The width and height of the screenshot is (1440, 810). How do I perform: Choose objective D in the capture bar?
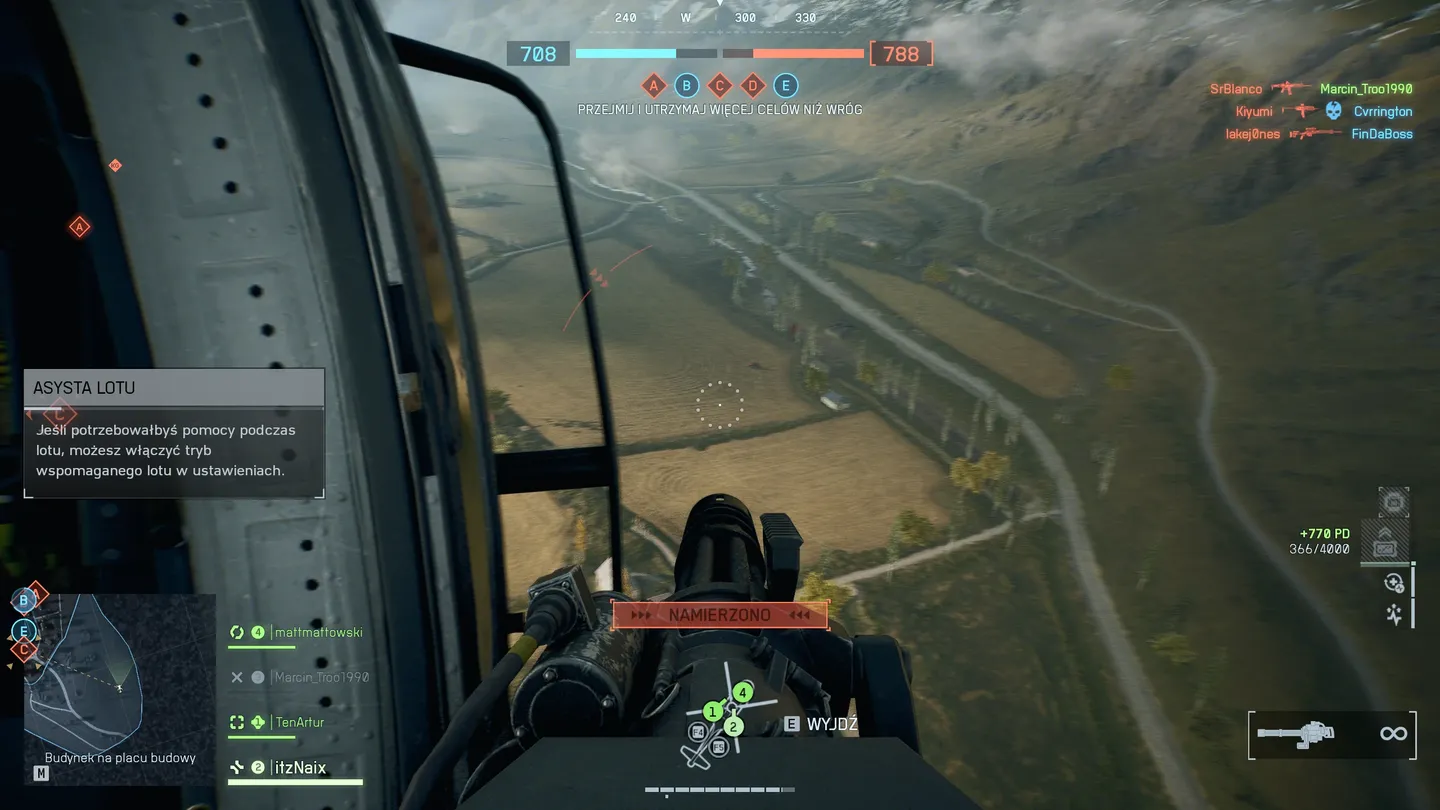click(753, 86)
